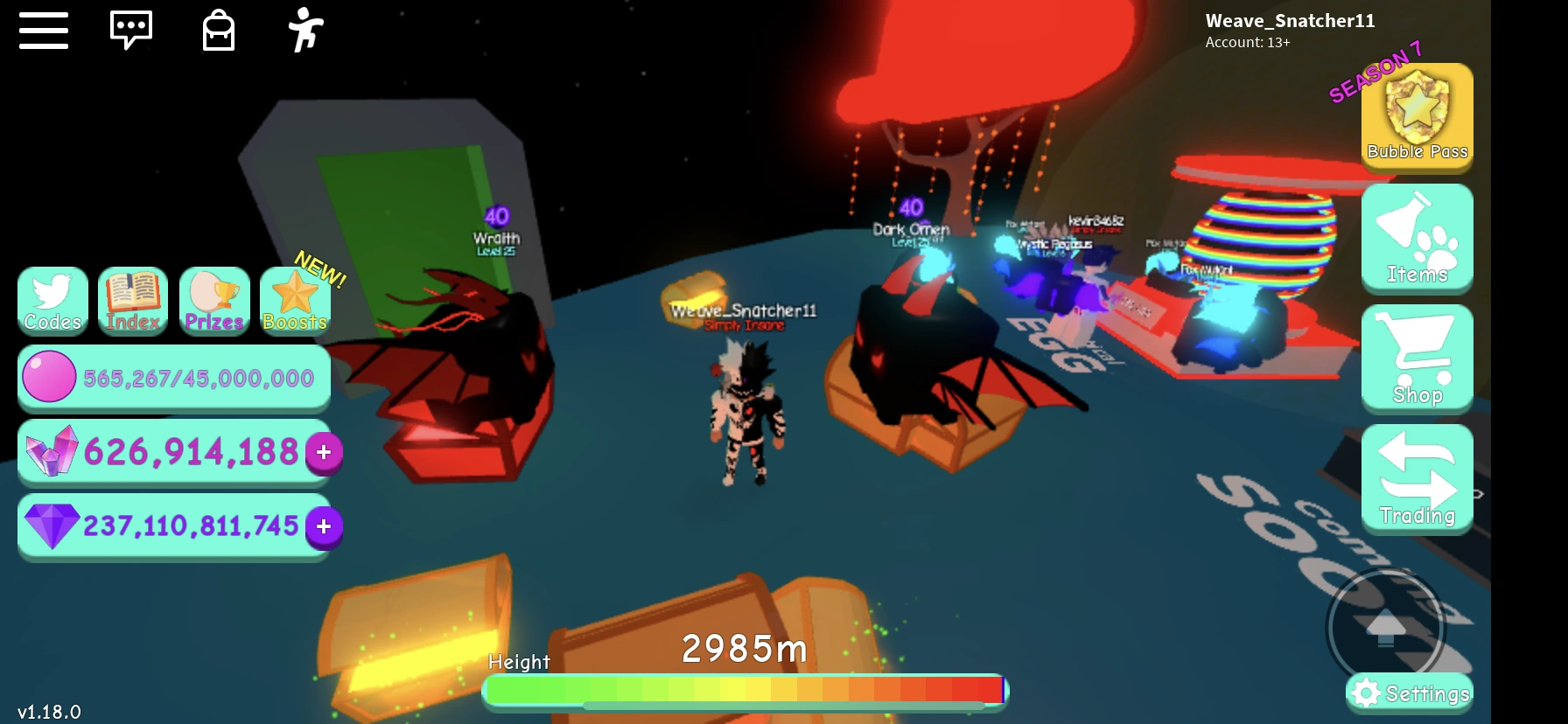Select the Index tab with book icon

click(133, 302)
